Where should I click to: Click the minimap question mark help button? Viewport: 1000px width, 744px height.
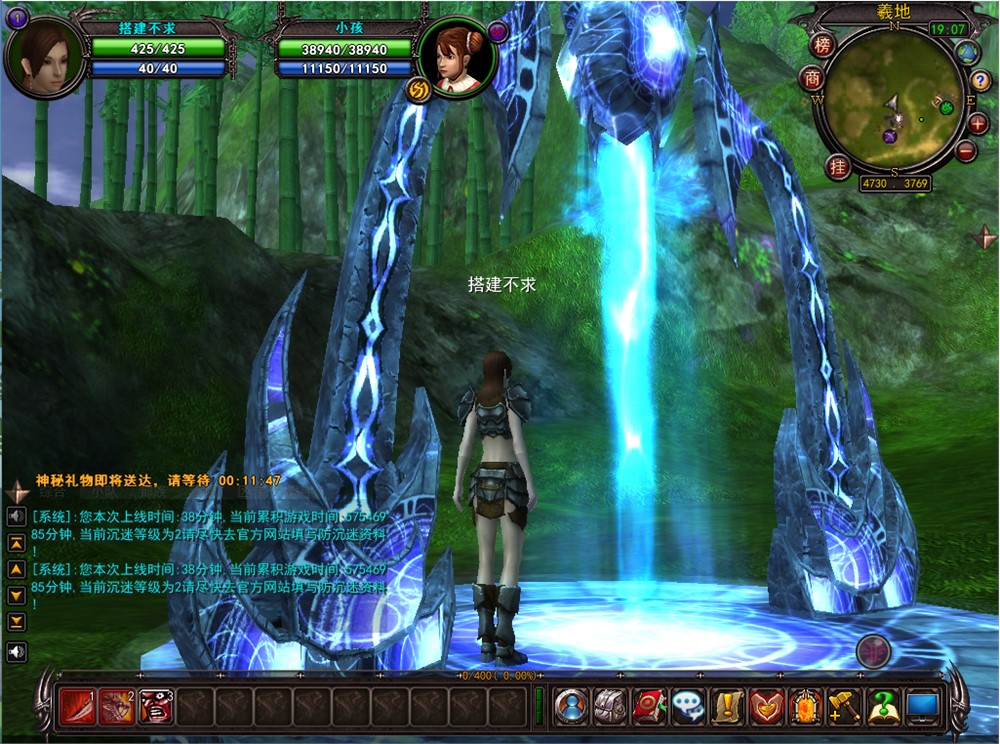pyautogui.click(x=981, y=81)
